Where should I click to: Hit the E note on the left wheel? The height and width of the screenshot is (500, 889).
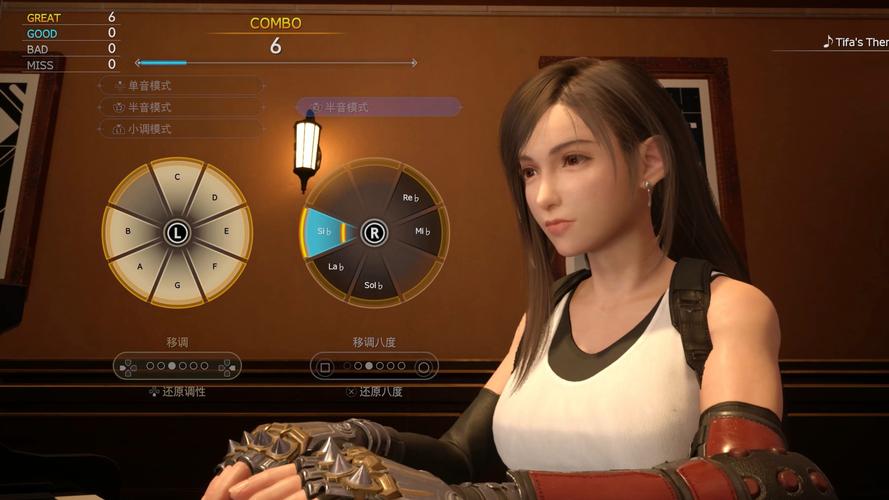click(x=226, y=232)
